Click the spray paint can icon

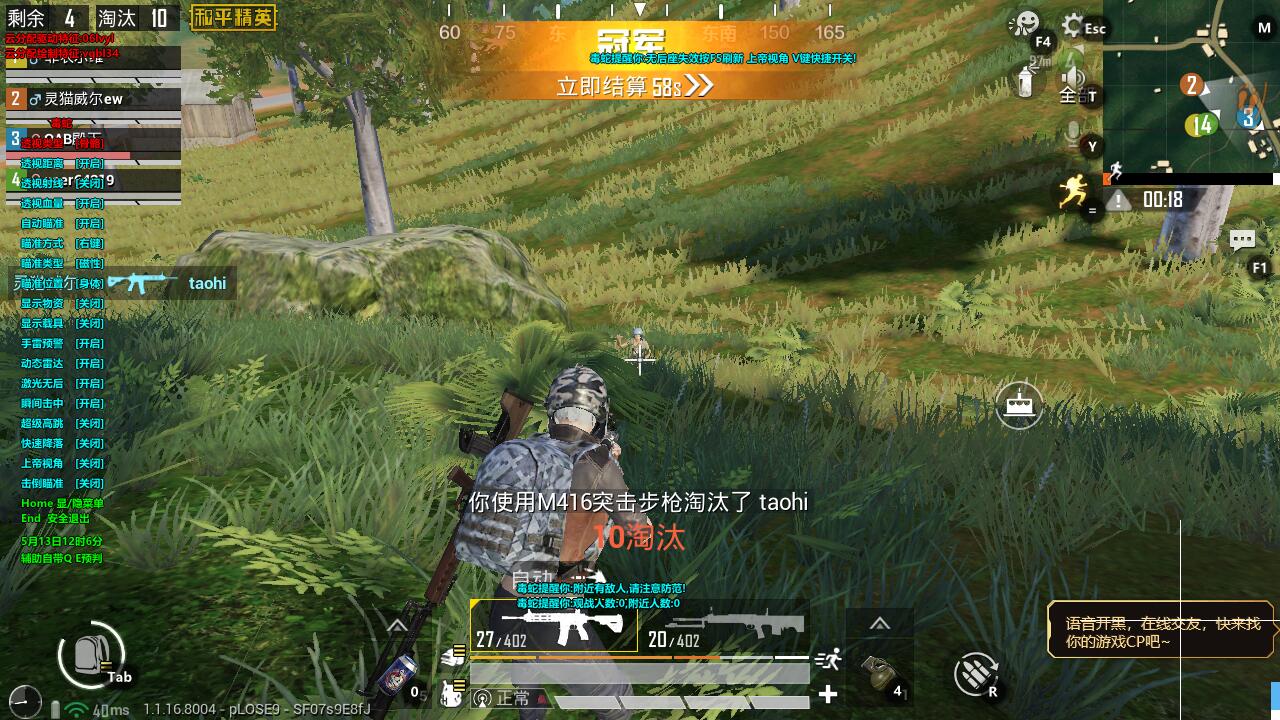tap(1025, 82)
